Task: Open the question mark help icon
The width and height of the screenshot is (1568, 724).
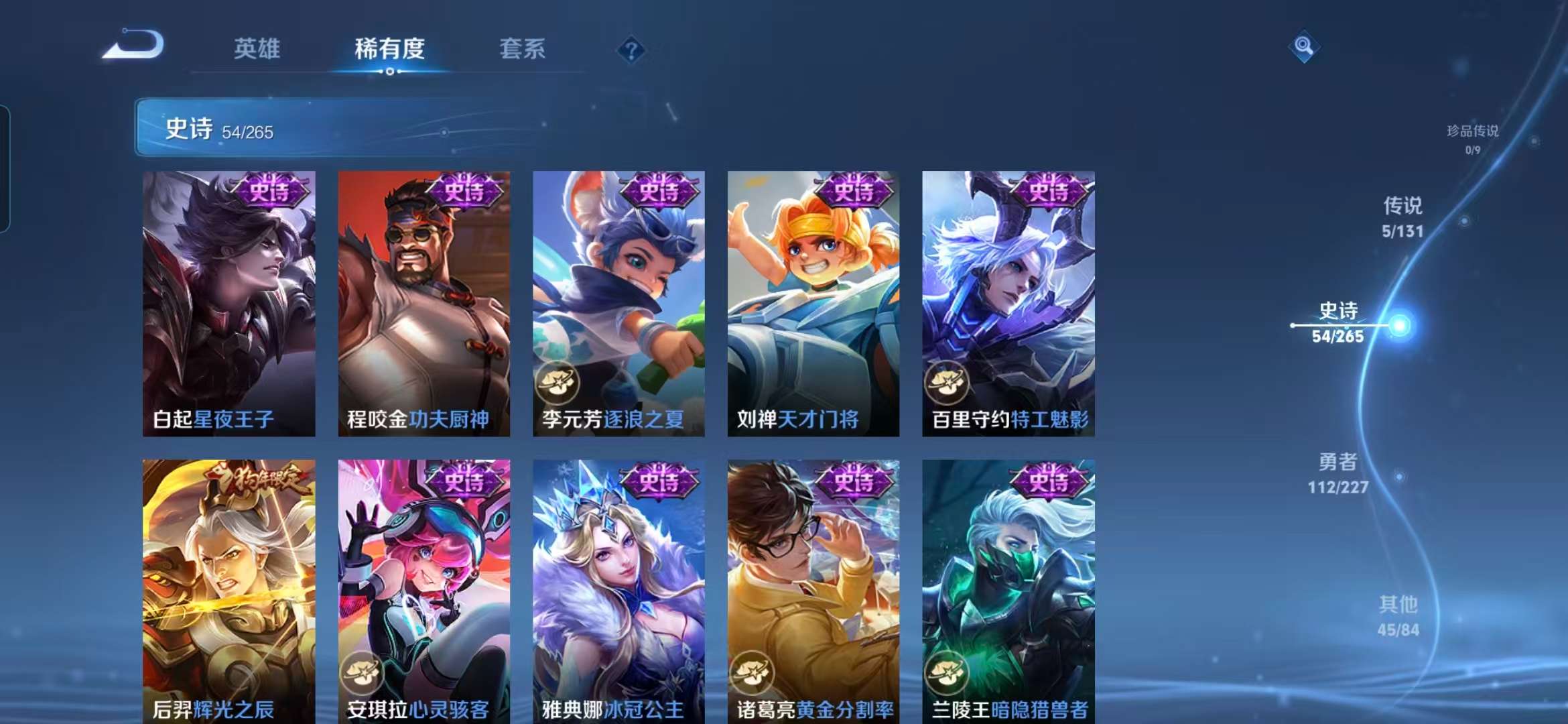Action: [631, 50]
